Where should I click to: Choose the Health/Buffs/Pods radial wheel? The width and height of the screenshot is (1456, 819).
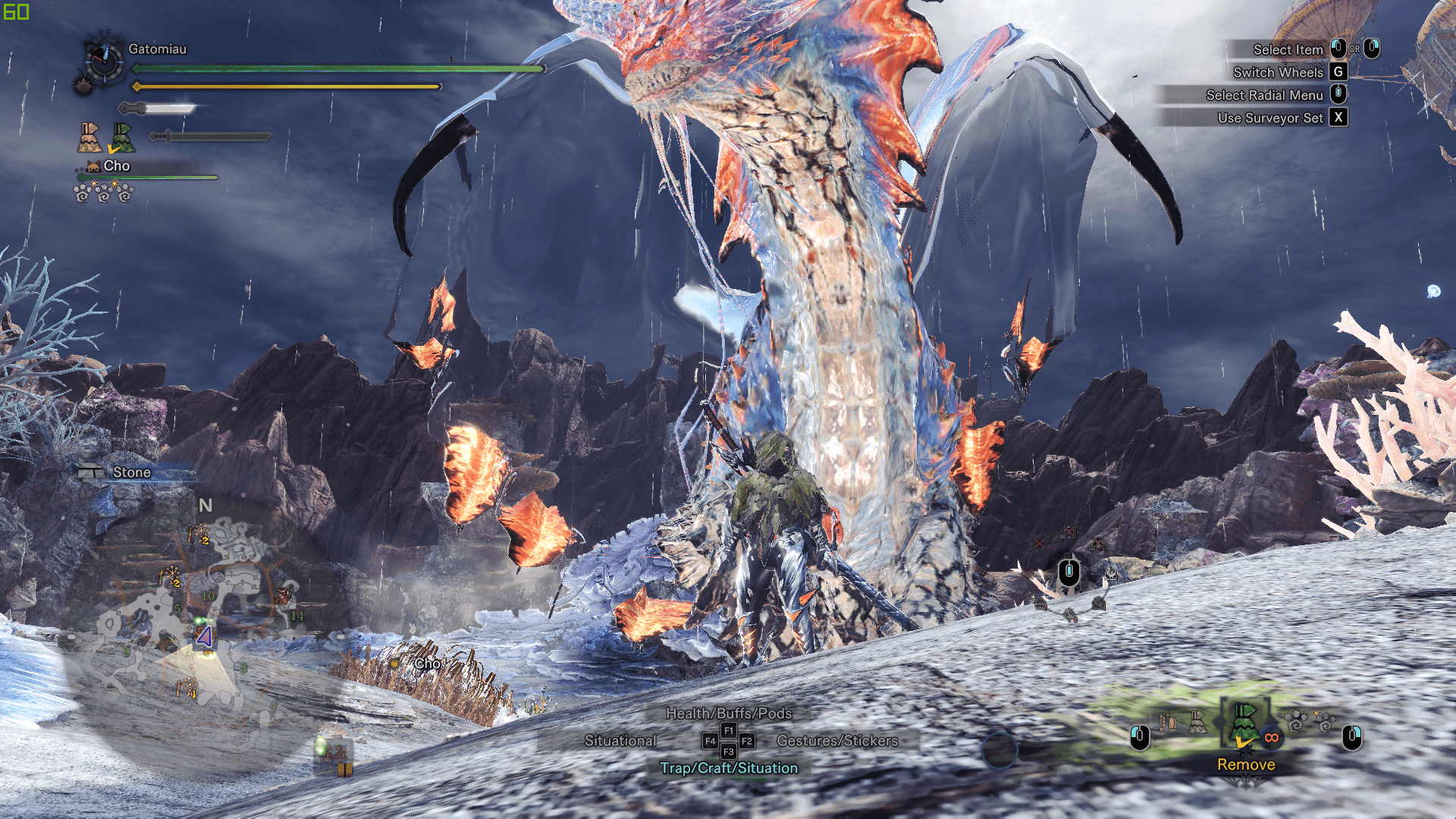728,713
